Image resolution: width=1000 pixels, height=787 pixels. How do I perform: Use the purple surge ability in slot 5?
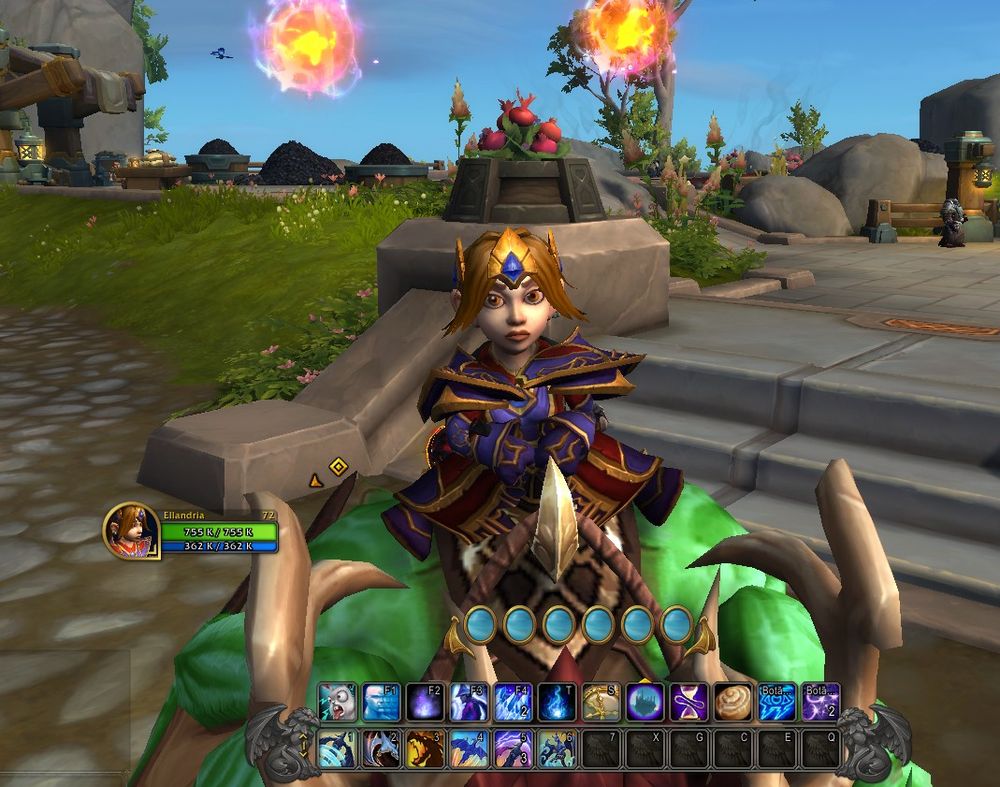(514, 748)
